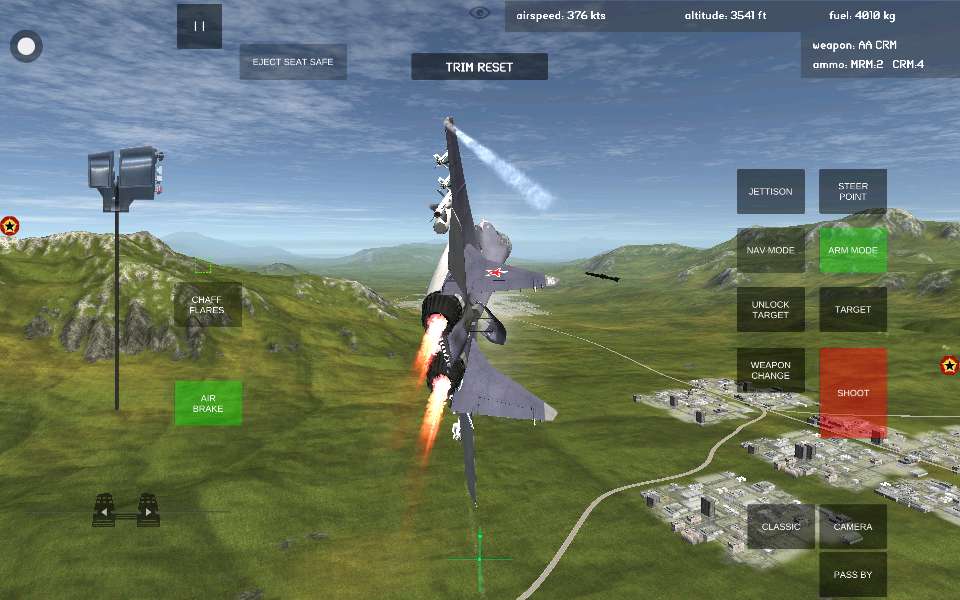Activate Arm Mode

(x=853, y=250)
